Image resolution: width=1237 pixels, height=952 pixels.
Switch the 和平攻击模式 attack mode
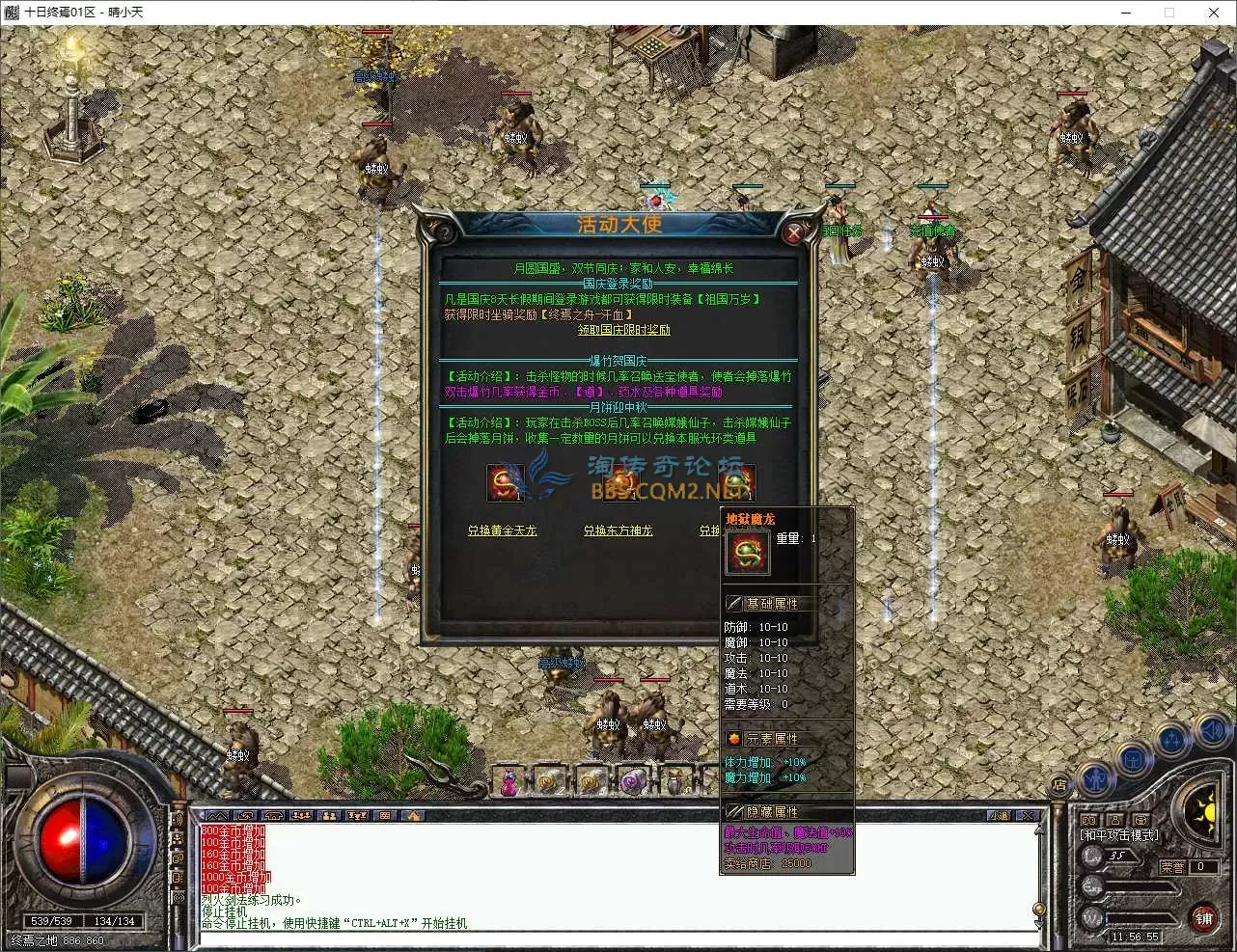tap(1119, 835)
